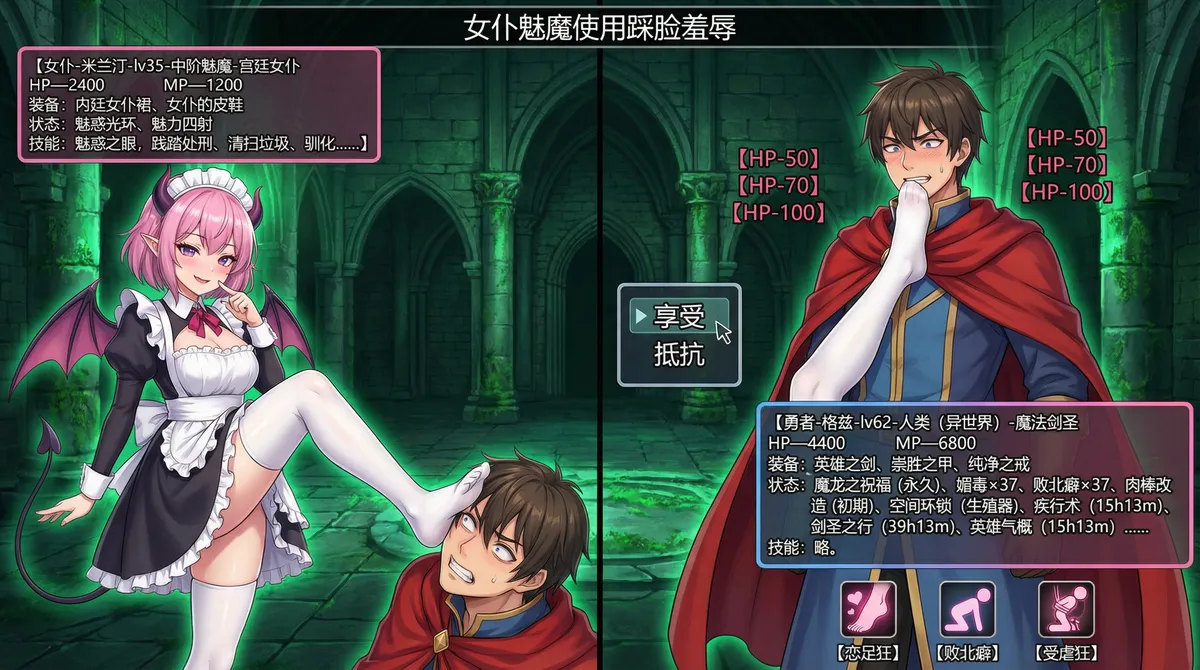
Task: Select the 抵抗 option
Action: tap(679, 353)
